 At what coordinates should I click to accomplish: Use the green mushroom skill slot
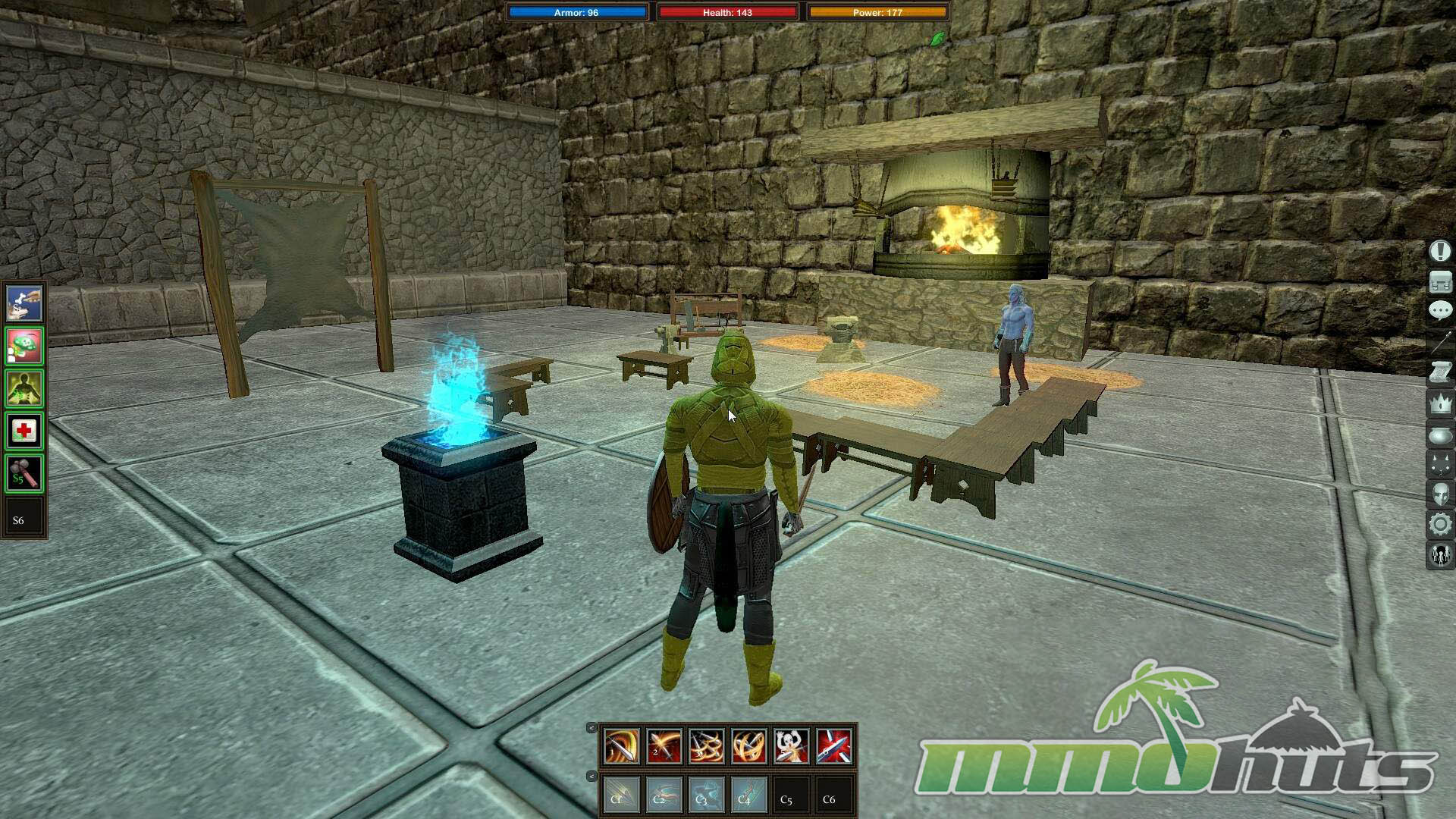click(x=24, y=347)
